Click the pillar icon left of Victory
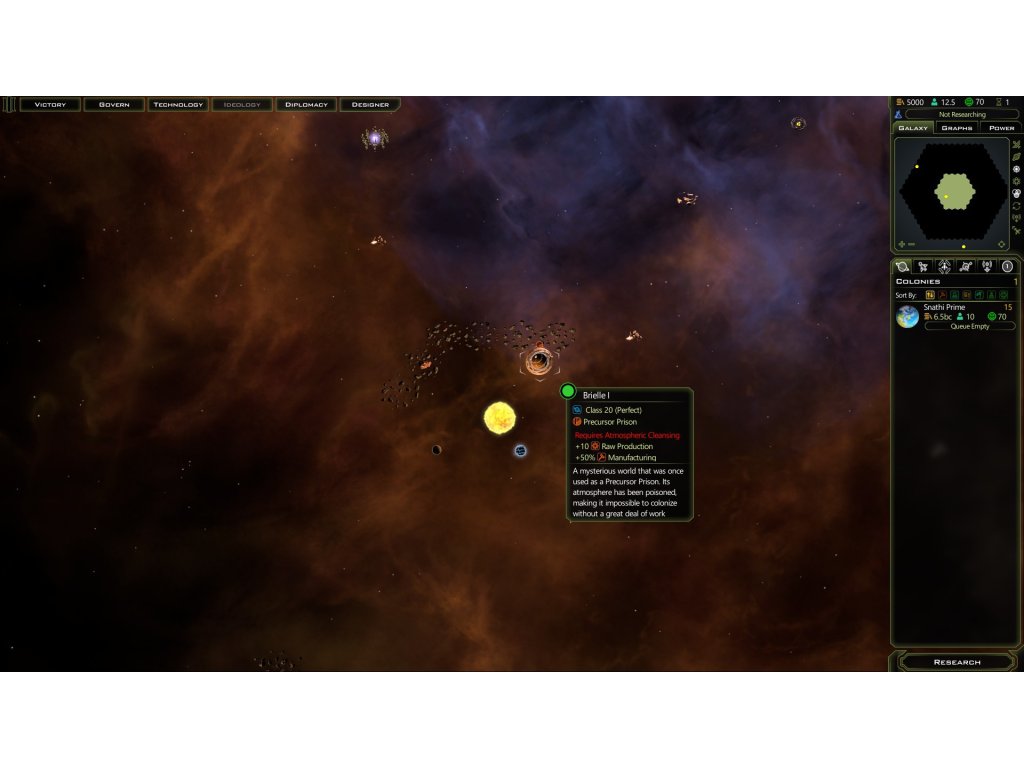 [x=9, y=104]
